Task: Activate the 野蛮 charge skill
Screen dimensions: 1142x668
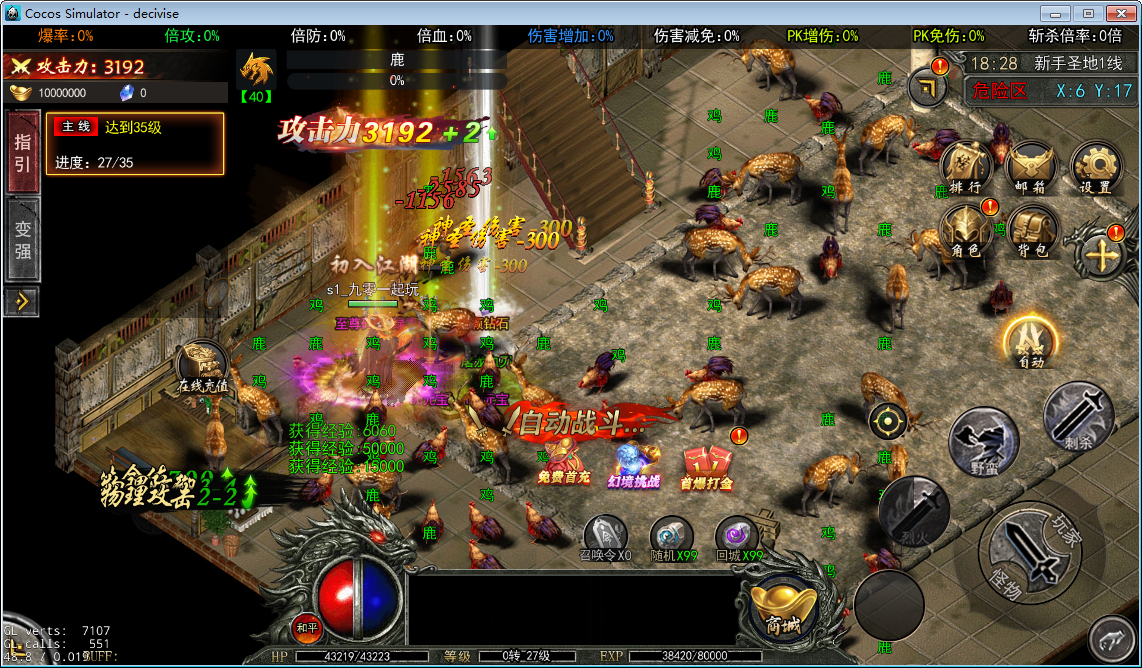Action: (x=984, y=441)
